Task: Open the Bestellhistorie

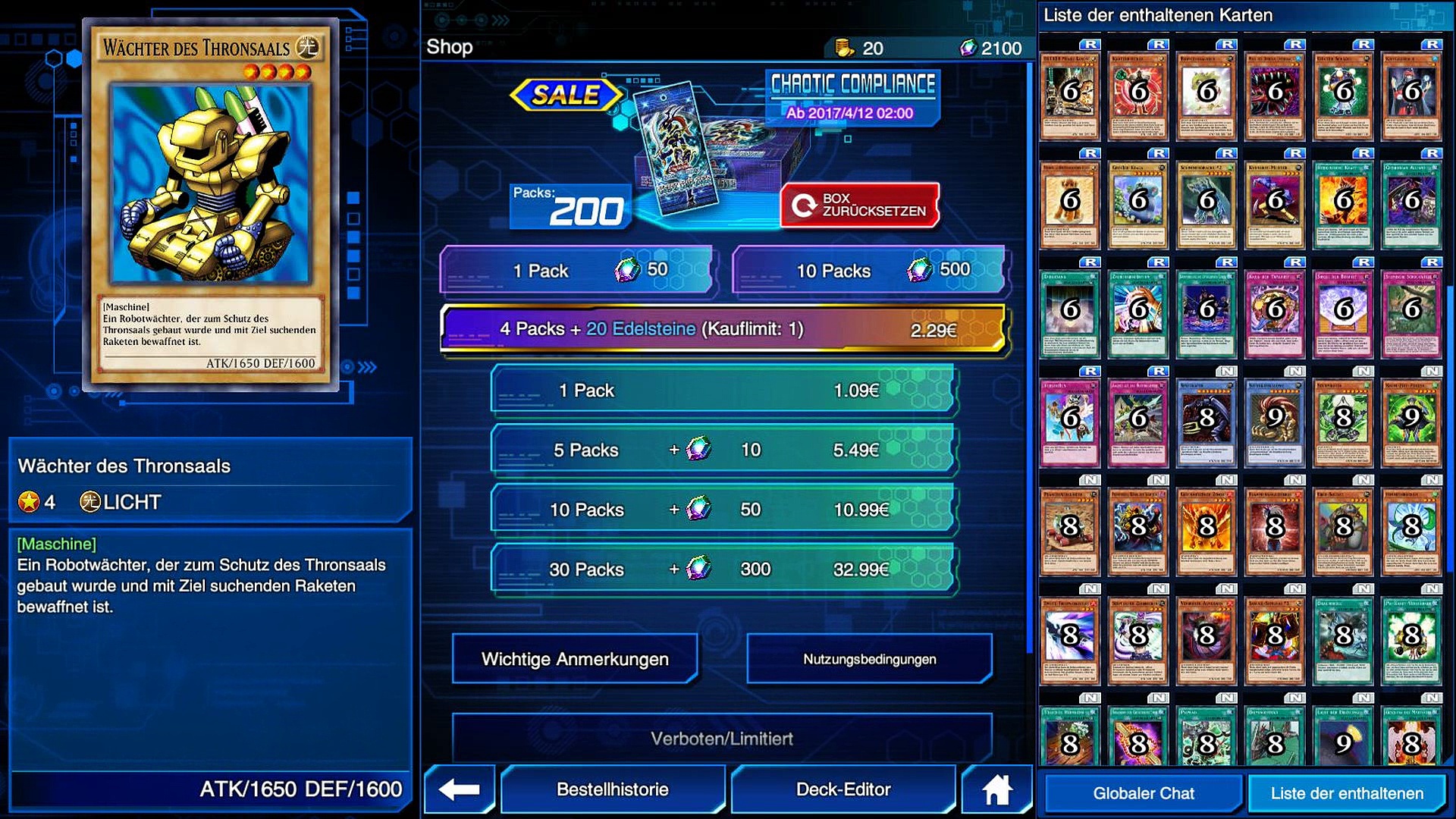Action: [613, 789]
